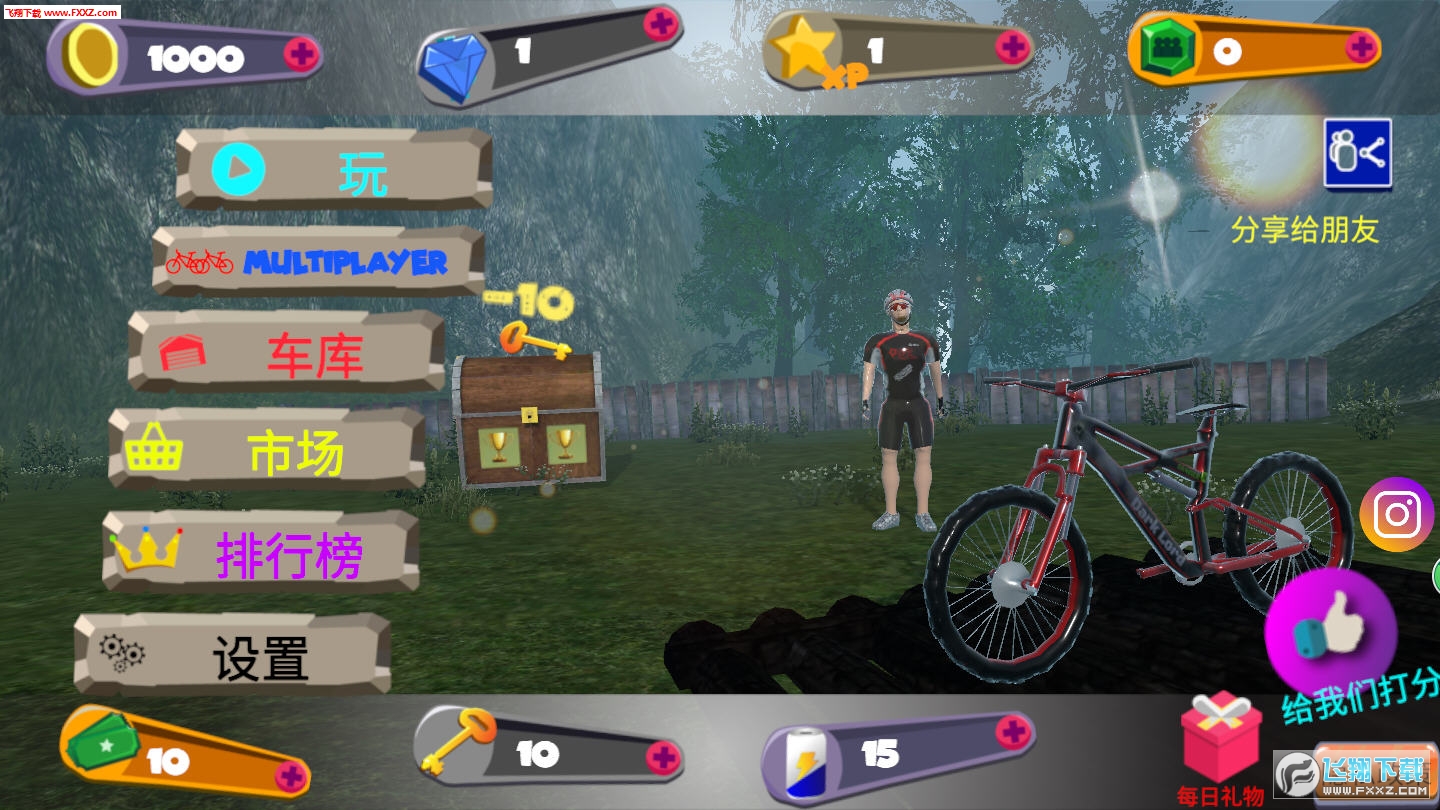Screen dimensions: 1440x810
Task: Share the game with friends icon
Action: coord(1357,154)
